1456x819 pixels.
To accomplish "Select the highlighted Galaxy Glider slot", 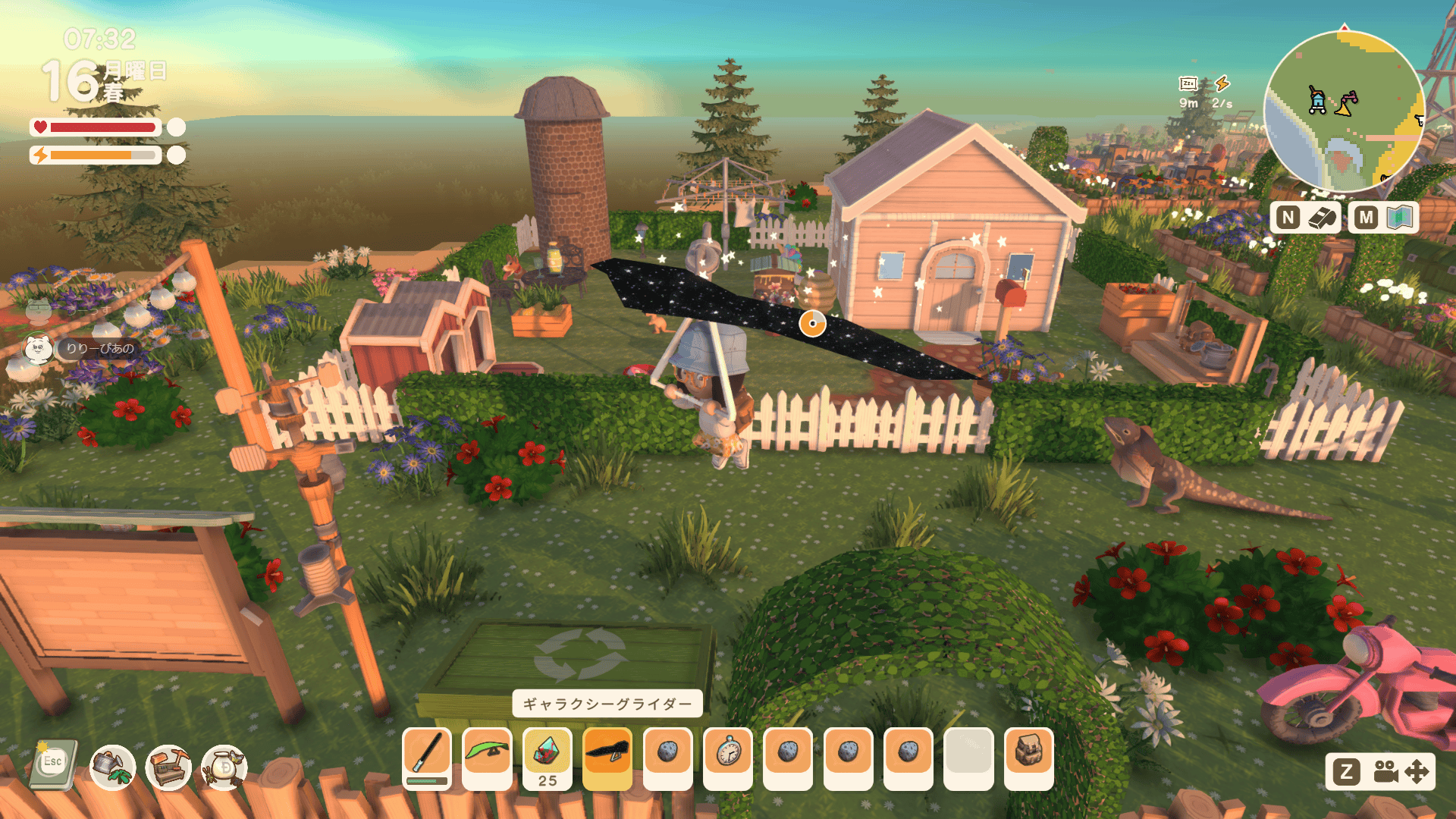I will (x=607, y=753).
